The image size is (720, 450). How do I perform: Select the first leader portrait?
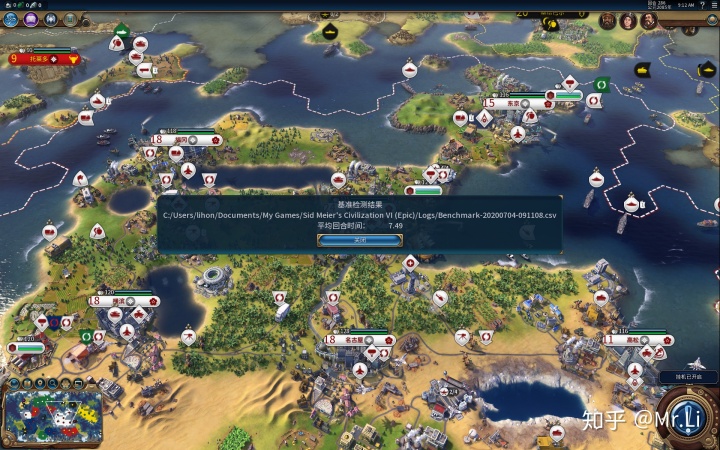point(607,20)
